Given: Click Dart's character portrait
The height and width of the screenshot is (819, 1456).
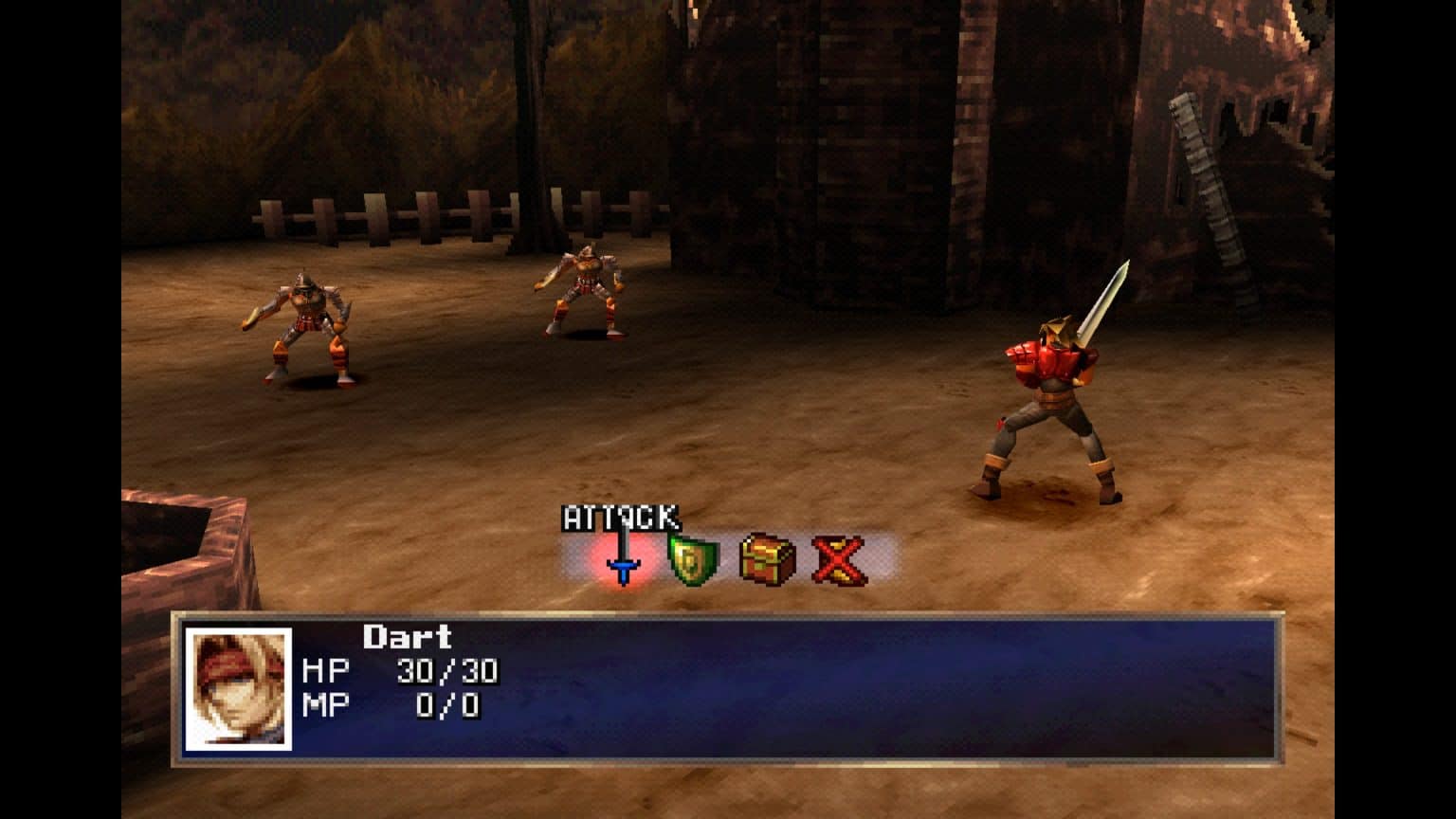Looking at the screenshot, I should [x=238, y=689].
